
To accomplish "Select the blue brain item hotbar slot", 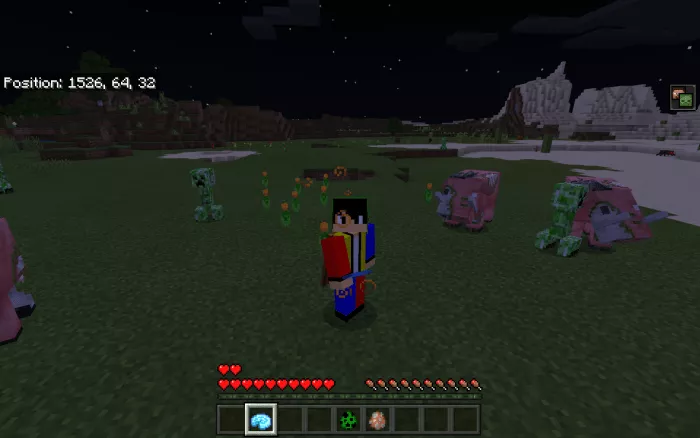I will 261,419.
